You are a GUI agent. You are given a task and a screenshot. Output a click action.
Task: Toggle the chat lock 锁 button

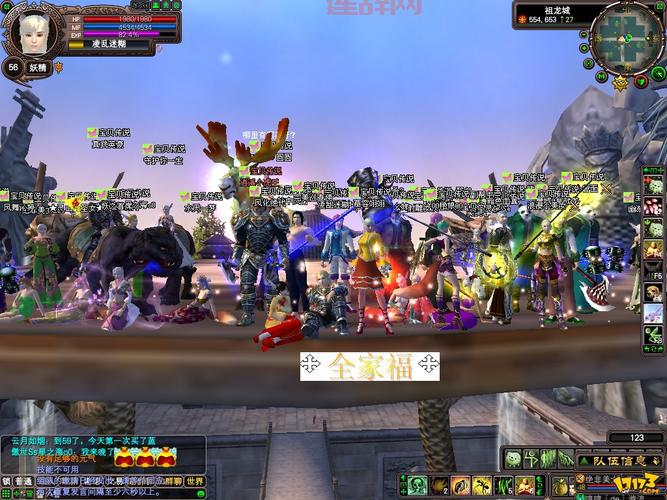coord(6,481)
